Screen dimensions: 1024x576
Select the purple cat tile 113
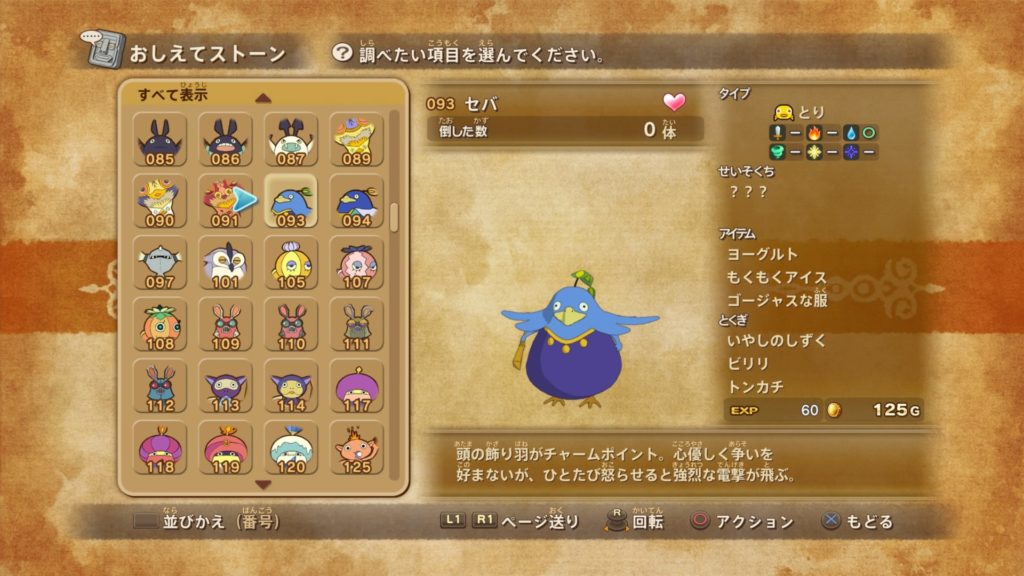pyautogui.click(x=226, y=387)
